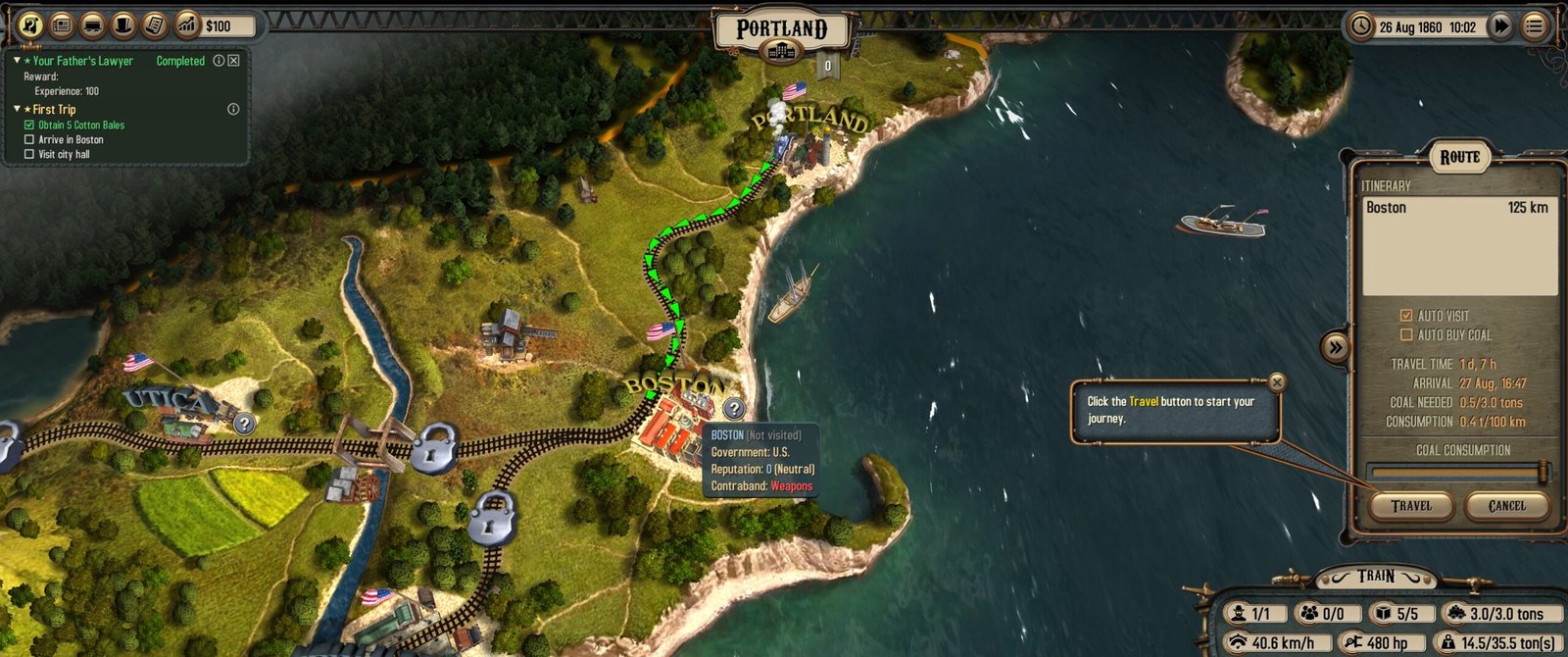1568x657 pixels.
Task: Open the main menu list icon
Action: (1534, 26)
